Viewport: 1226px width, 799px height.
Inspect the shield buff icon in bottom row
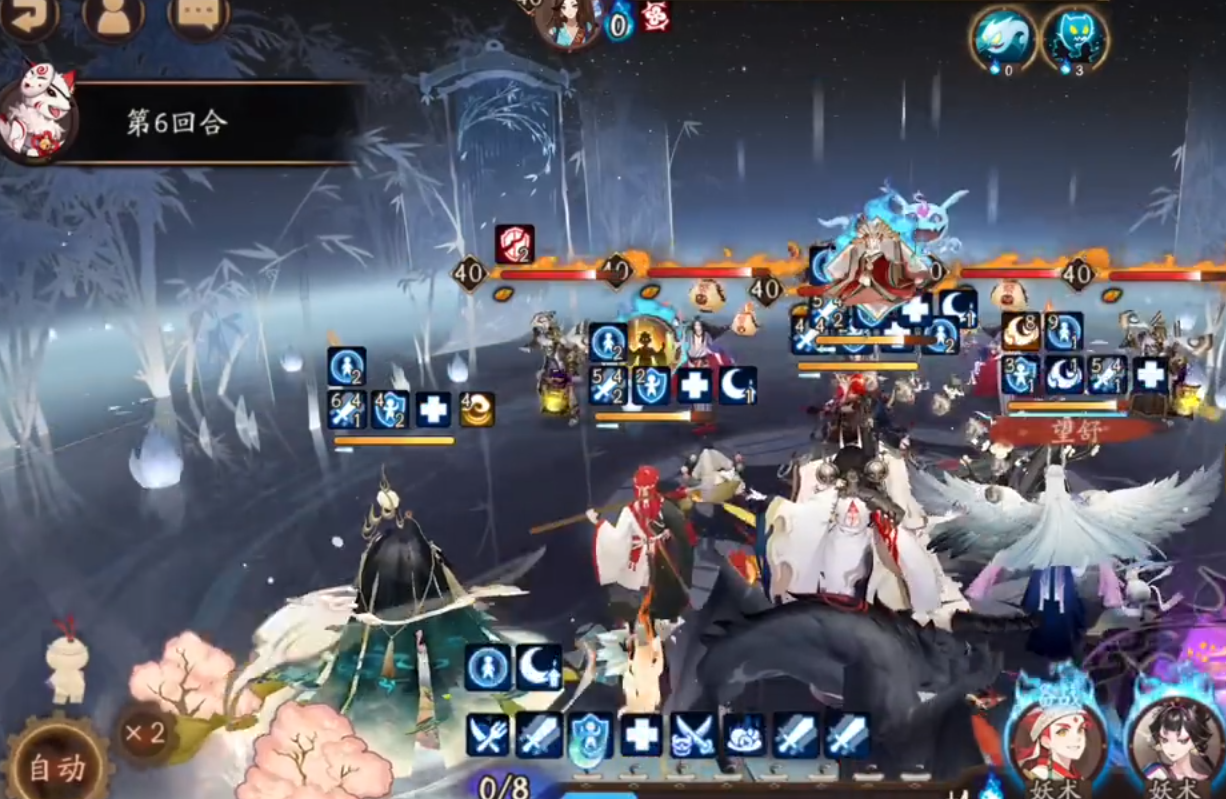point(590,735)
